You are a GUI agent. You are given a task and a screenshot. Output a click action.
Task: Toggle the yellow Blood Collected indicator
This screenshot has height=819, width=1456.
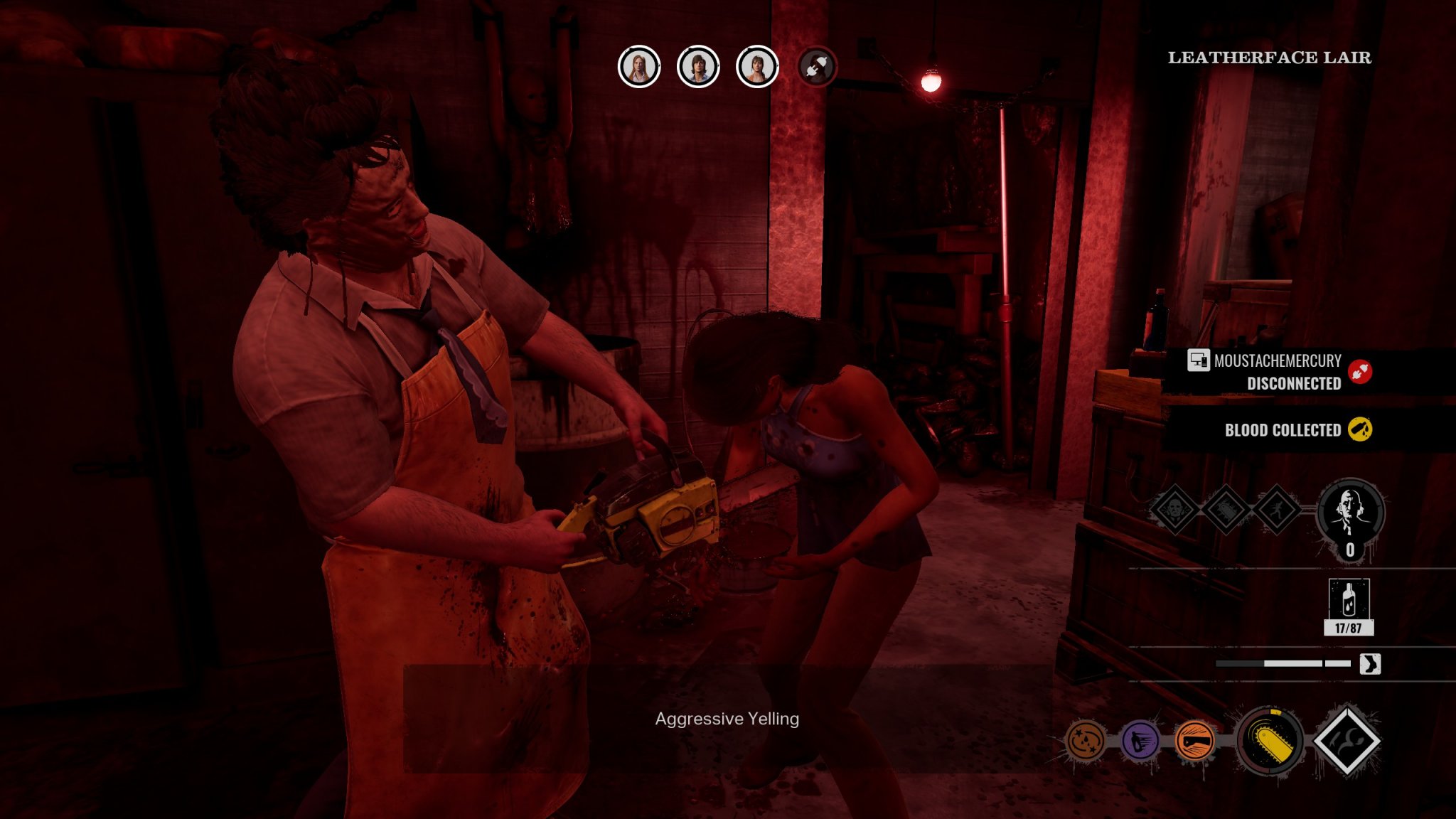1360,430
